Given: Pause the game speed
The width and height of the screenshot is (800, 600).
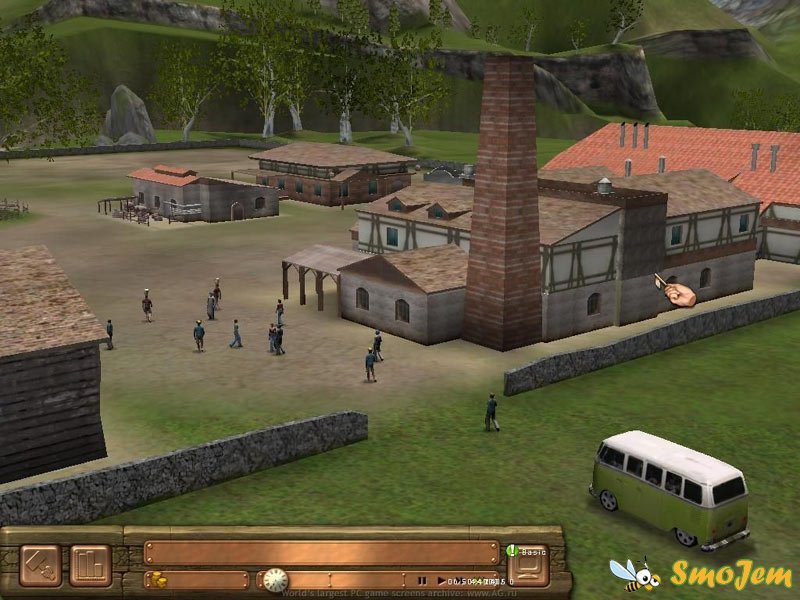Looking at the screenshot, I should tap(422, 580).
